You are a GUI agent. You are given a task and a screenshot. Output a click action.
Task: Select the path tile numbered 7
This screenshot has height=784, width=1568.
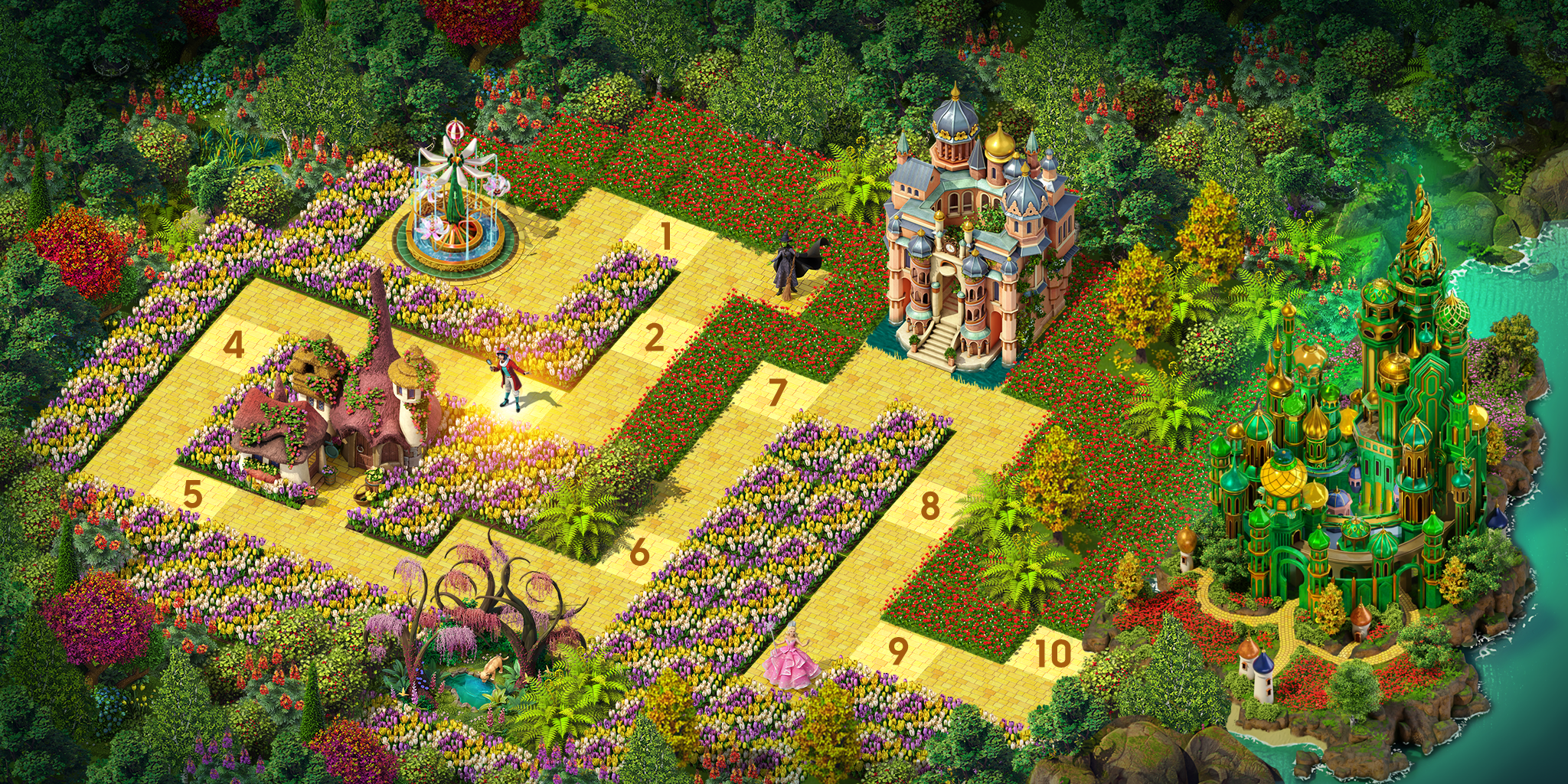click(x=776, y=393)
